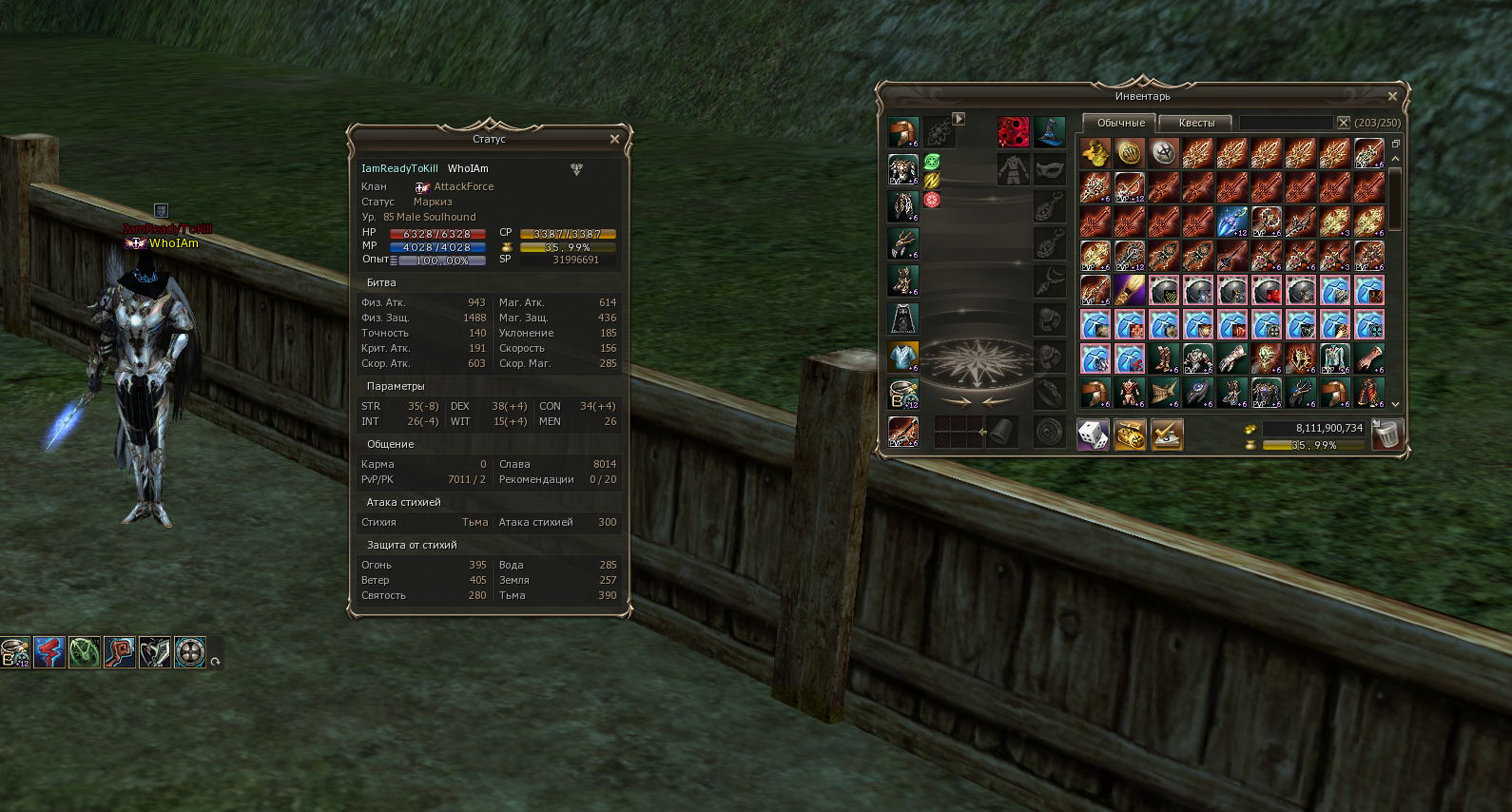Screen dimensions: 1512x812
Task: Activate the checkmark sorting button in inventory
Action: point(1167,435)
